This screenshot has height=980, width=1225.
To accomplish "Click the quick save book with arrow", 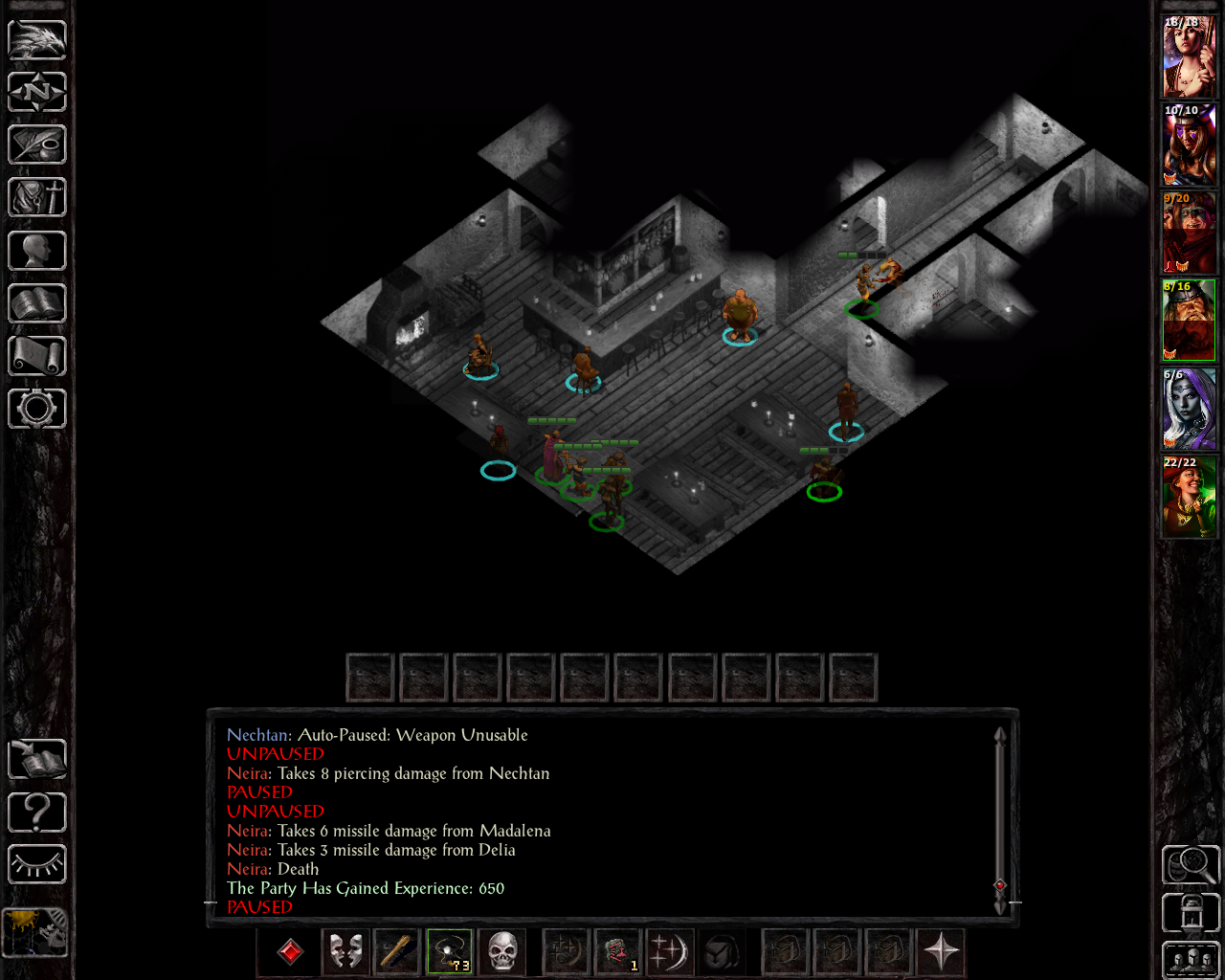I will point(37,760).
